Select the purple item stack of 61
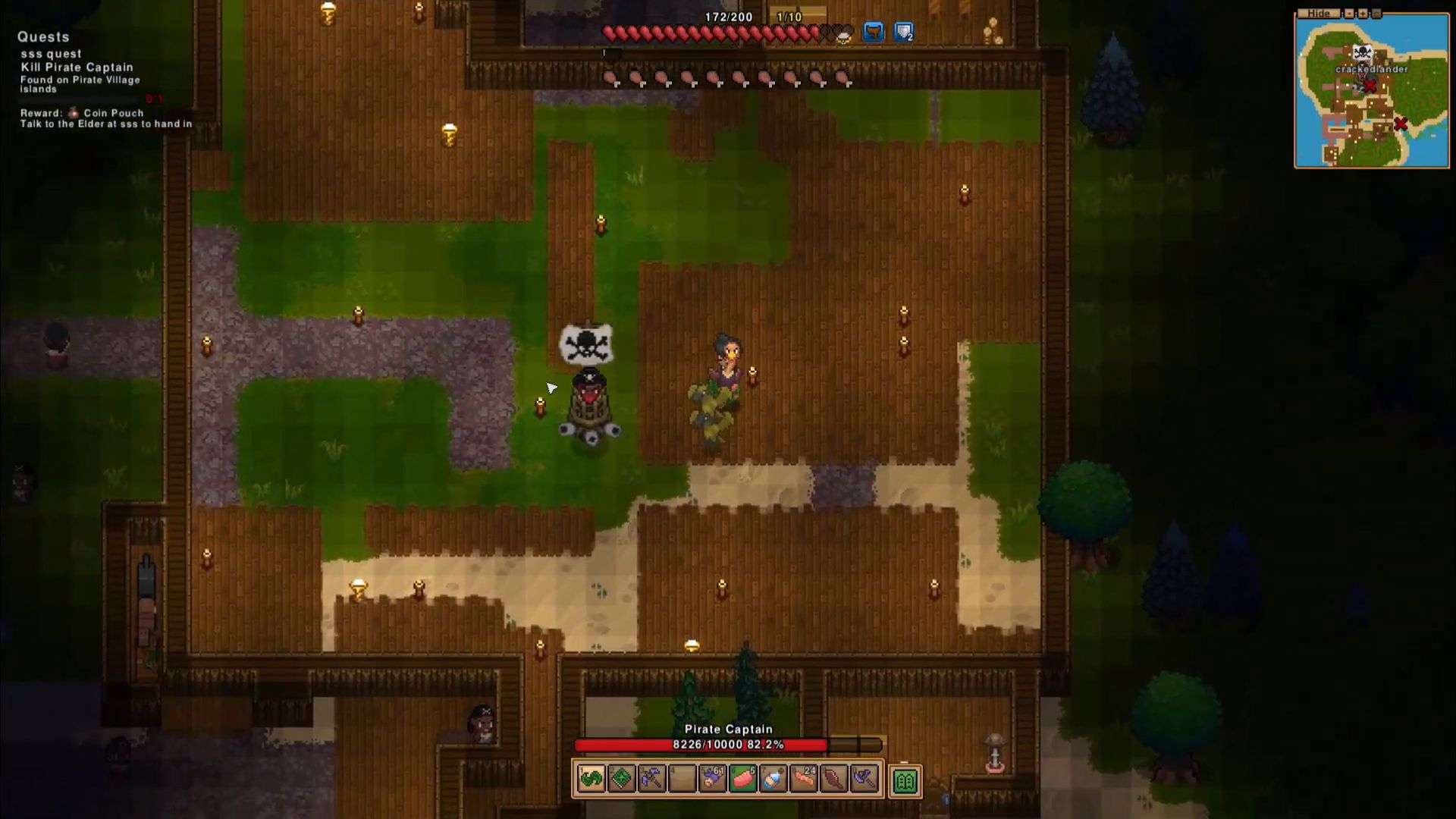This screenshot has height=819, width=1456. pos(713,779)
